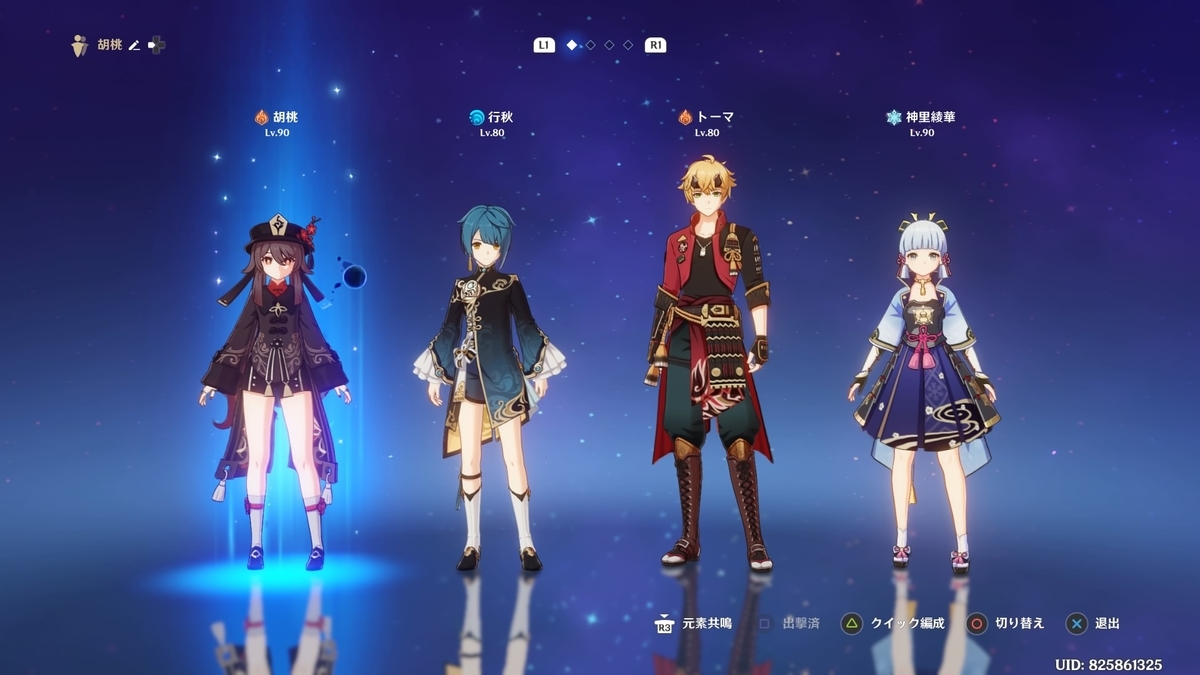The image size is (1200, 675).
Task: Open the party icon beside the team name
Action: click(x=81, y=45)
